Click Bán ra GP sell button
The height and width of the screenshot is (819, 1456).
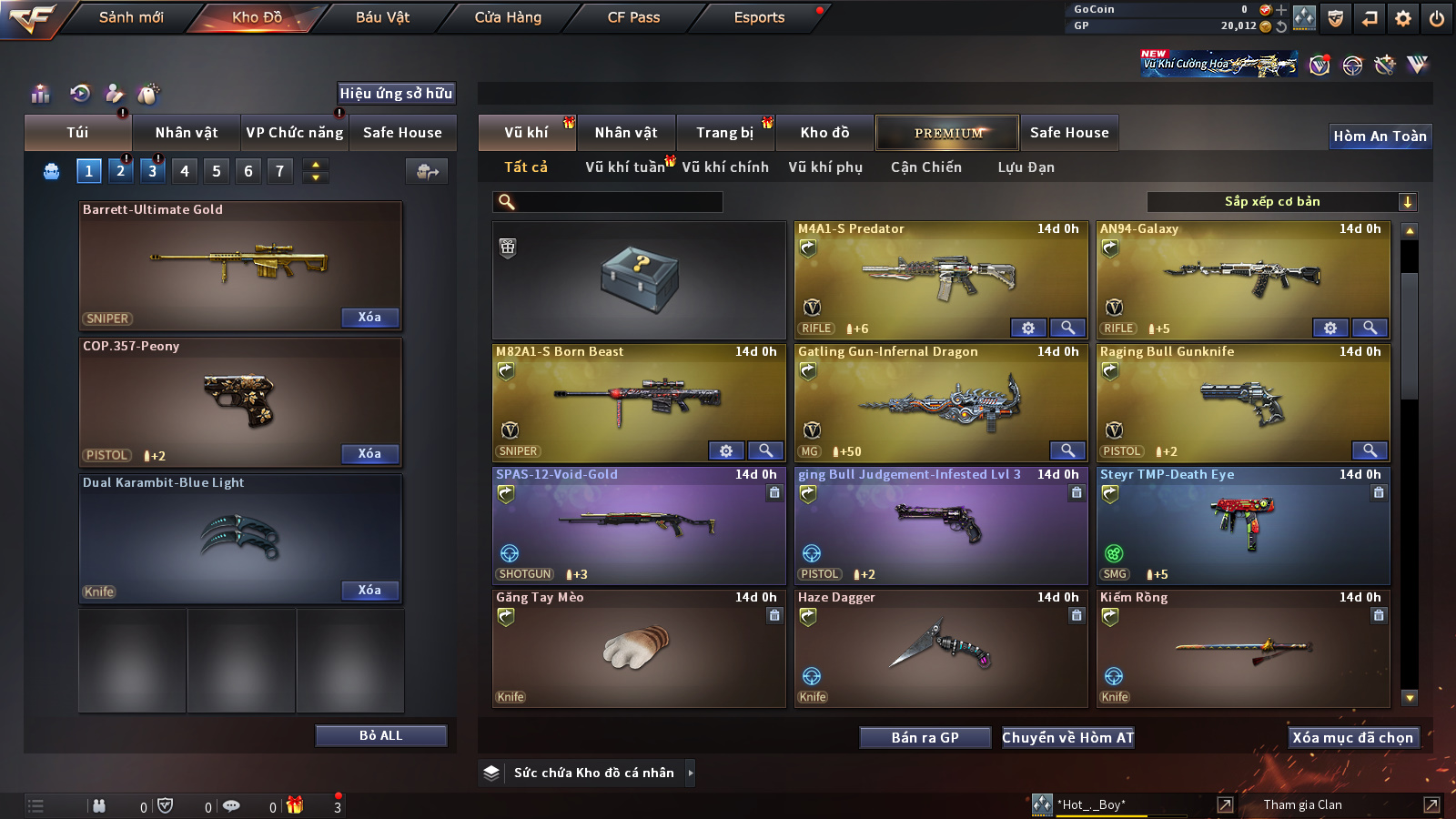point(925,738)
